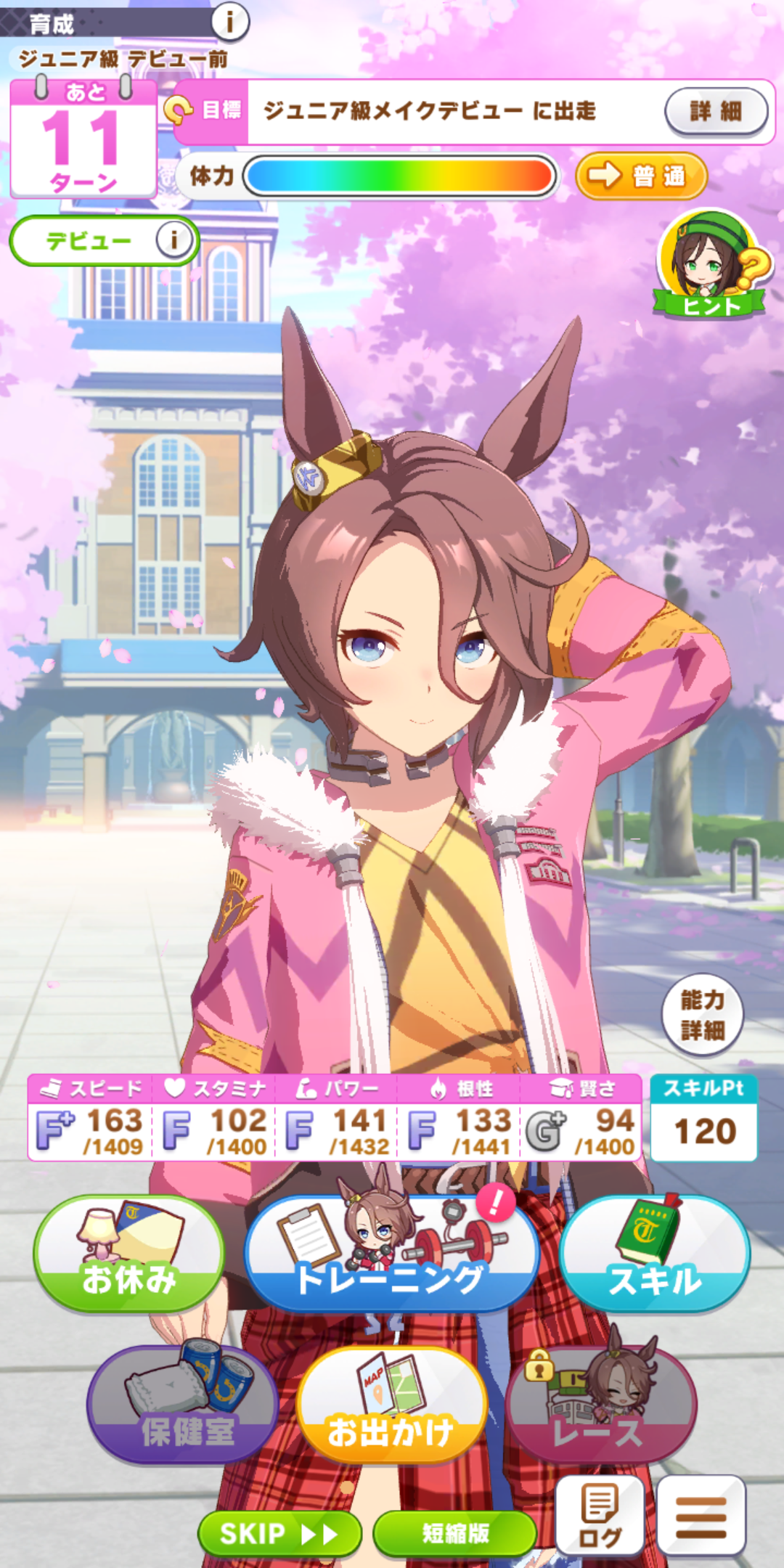
Task: Tap the スピード stat box
Action: [91, 1118]
